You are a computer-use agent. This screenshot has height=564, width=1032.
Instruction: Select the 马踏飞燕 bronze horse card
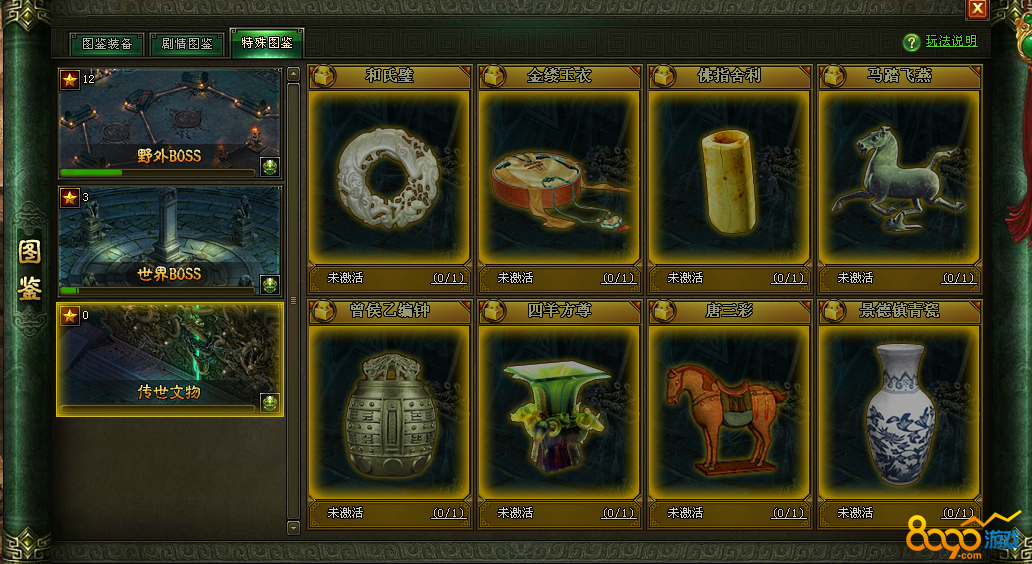point(899,178)
